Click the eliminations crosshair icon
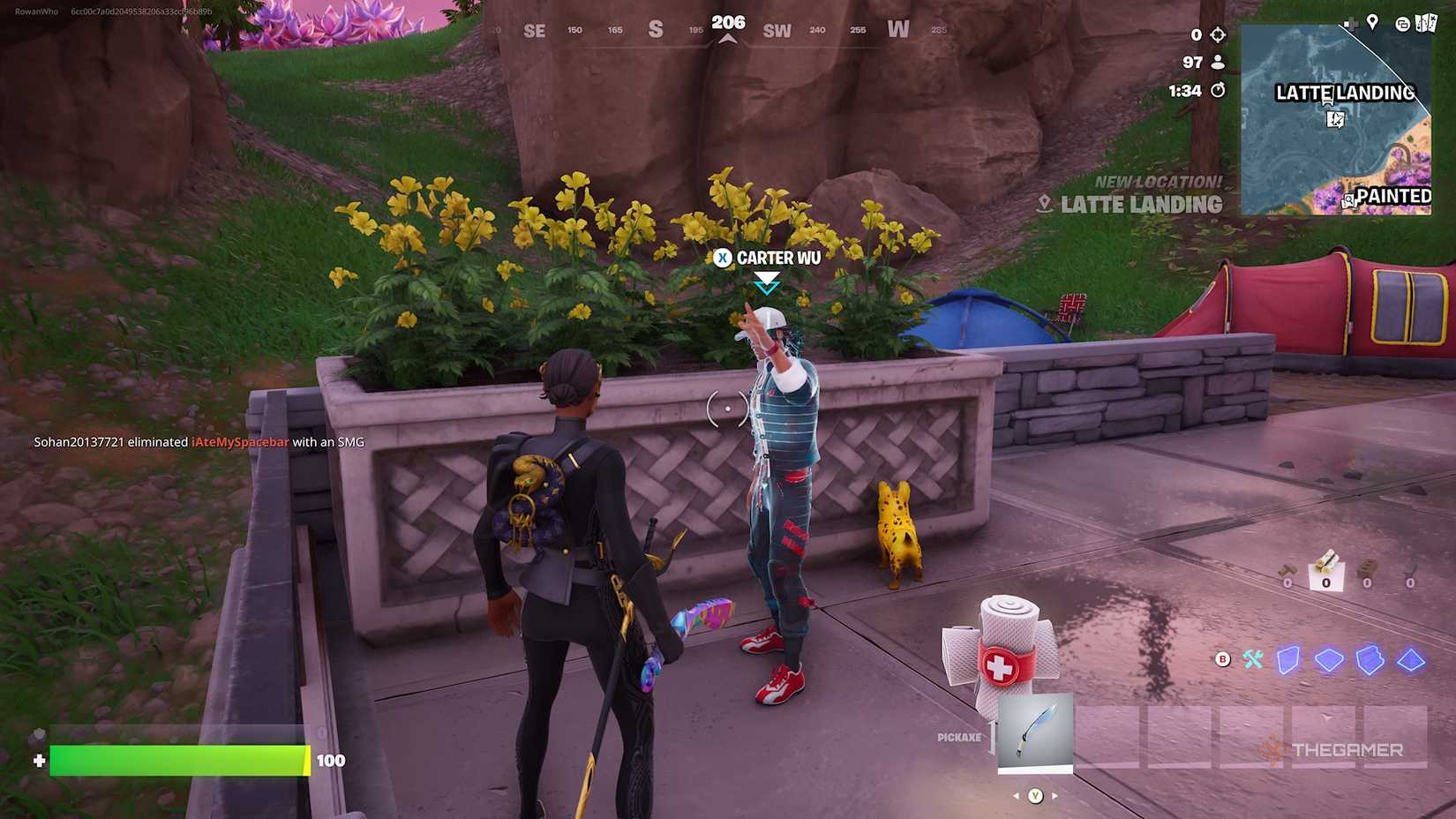Screen dimensions: 1456x819 (1219, 35)
